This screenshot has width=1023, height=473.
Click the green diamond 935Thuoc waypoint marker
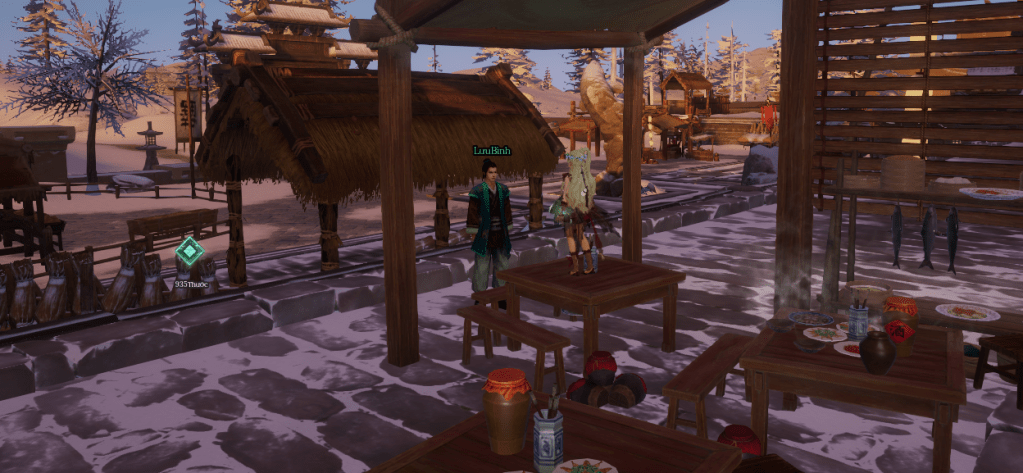[x=189, y=251]
